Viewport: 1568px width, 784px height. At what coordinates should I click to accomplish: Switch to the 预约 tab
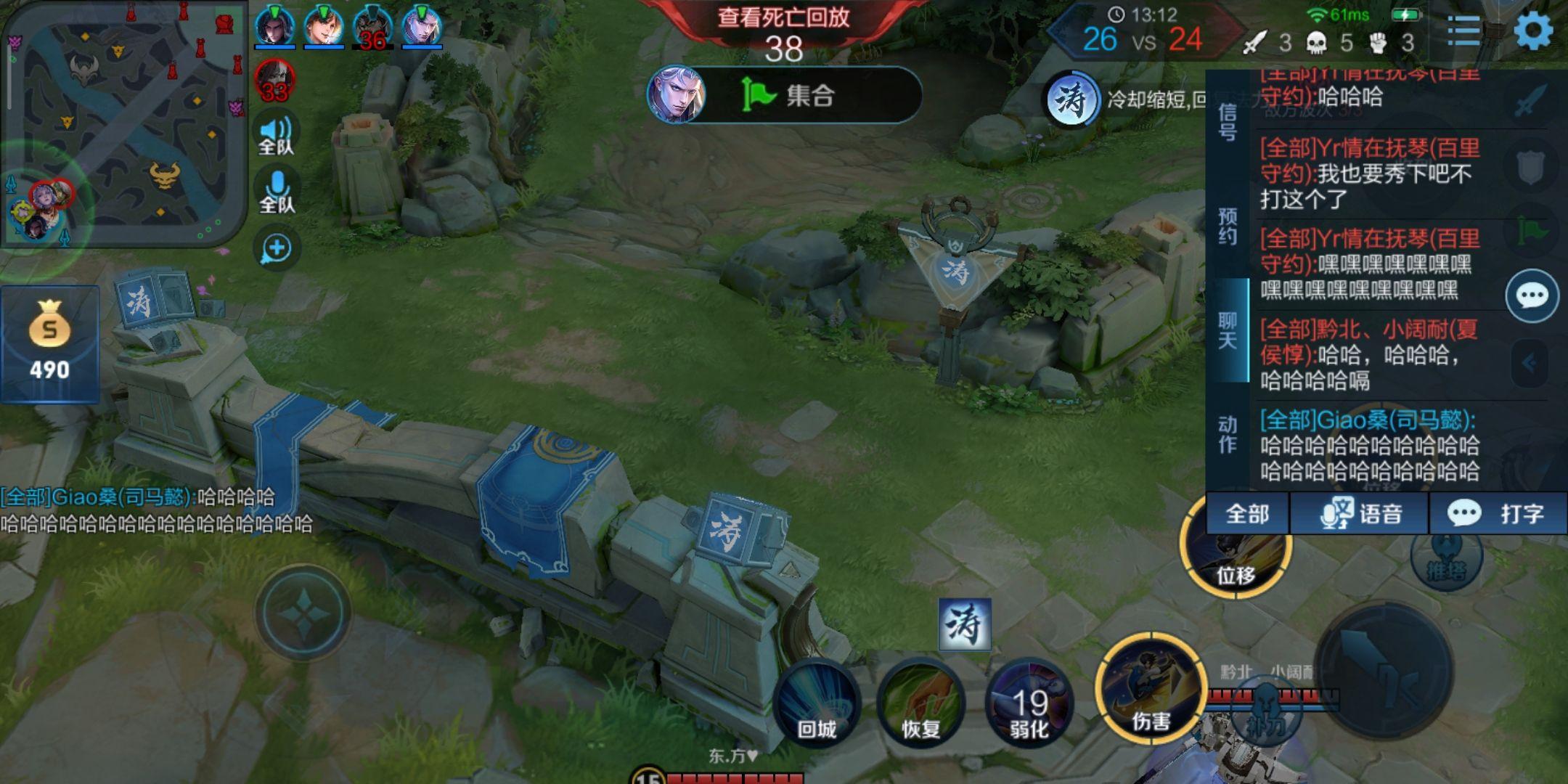pyautogui.click(x=1227, y=226)
